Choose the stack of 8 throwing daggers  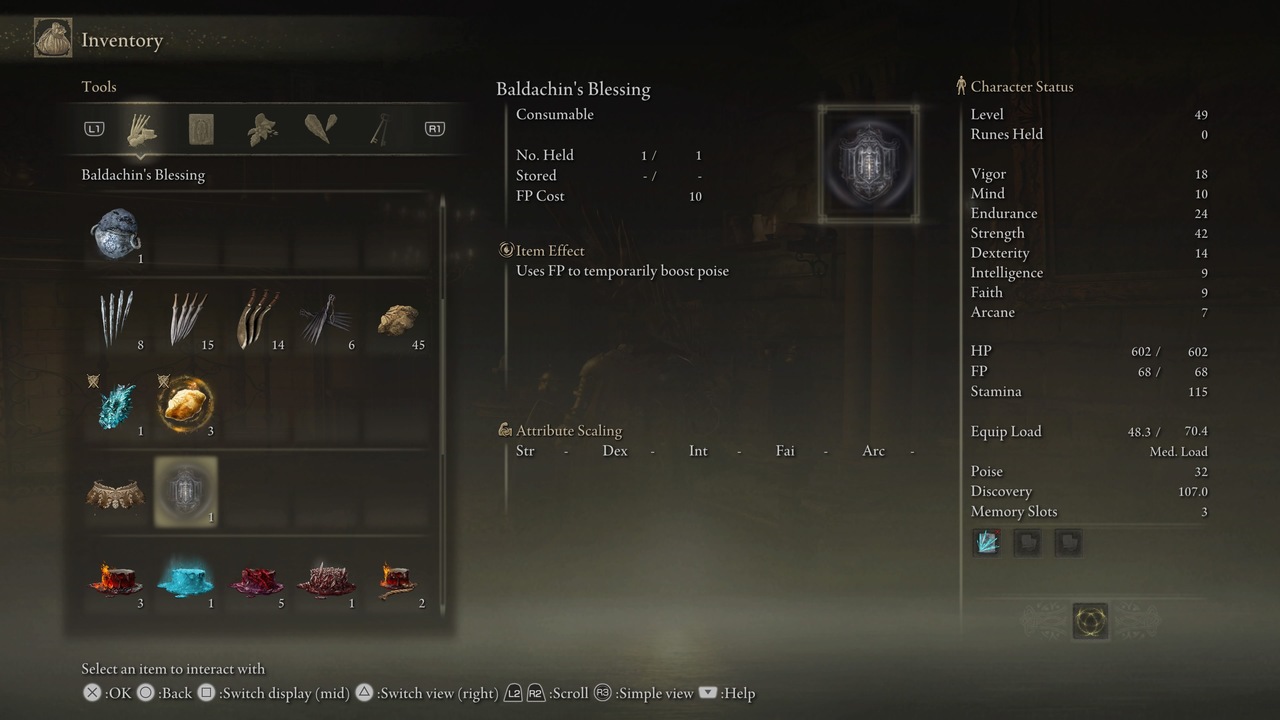[116, 320]
